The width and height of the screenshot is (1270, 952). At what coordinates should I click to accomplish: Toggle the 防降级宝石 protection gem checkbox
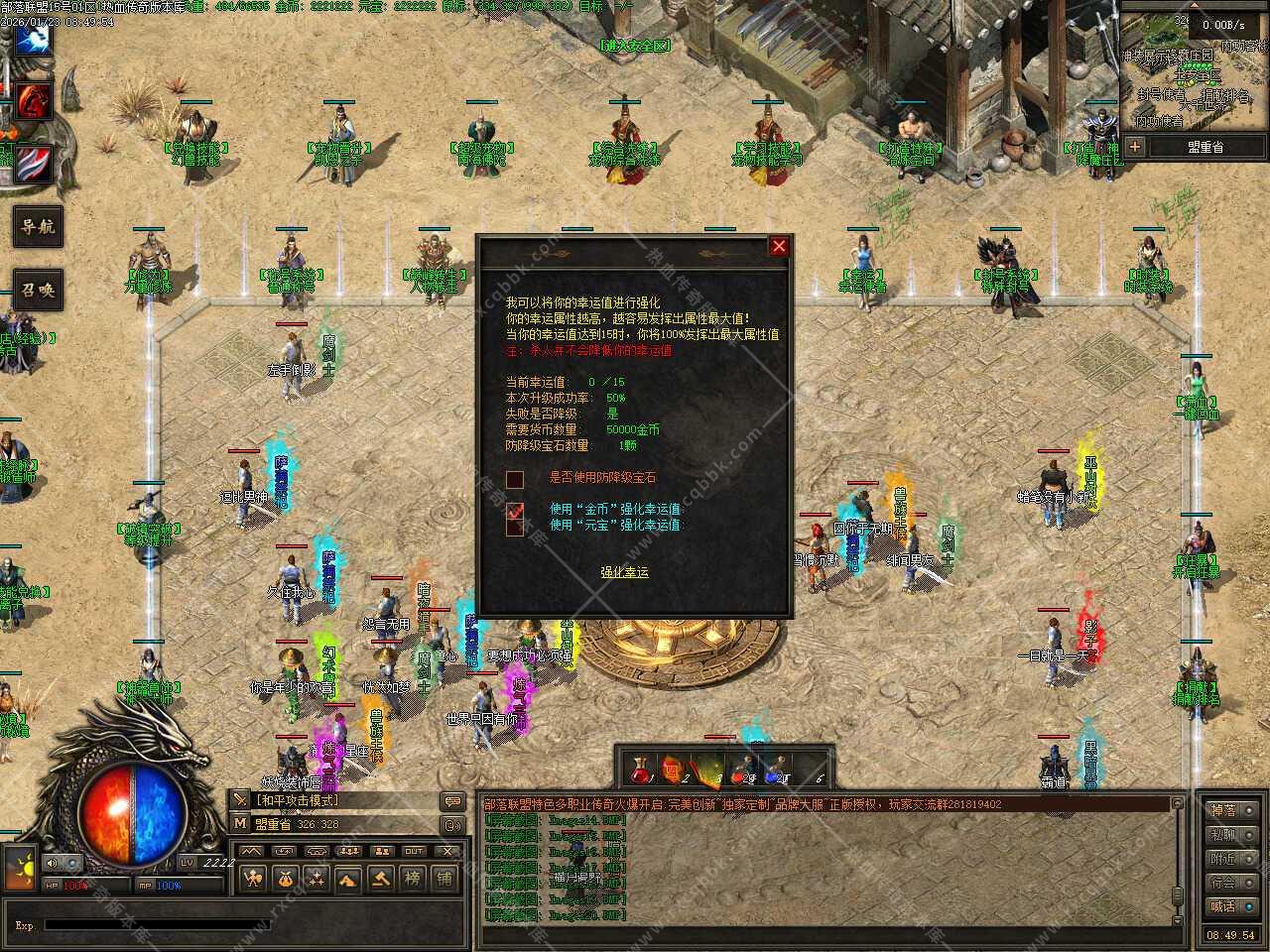[x=515, y=480]
